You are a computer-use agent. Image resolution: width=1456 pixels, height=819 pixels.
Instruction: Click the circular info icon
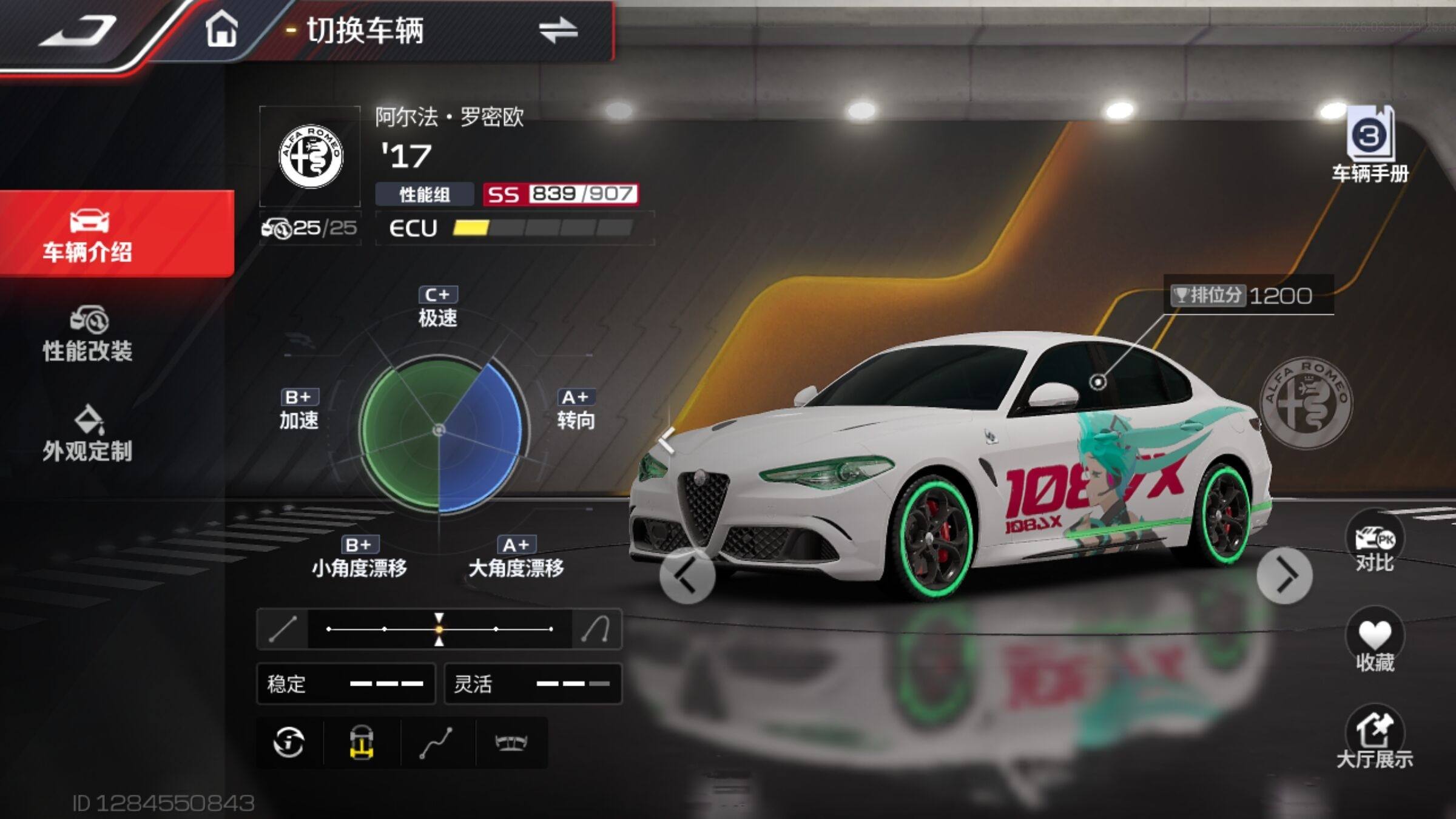pos(289,743)
